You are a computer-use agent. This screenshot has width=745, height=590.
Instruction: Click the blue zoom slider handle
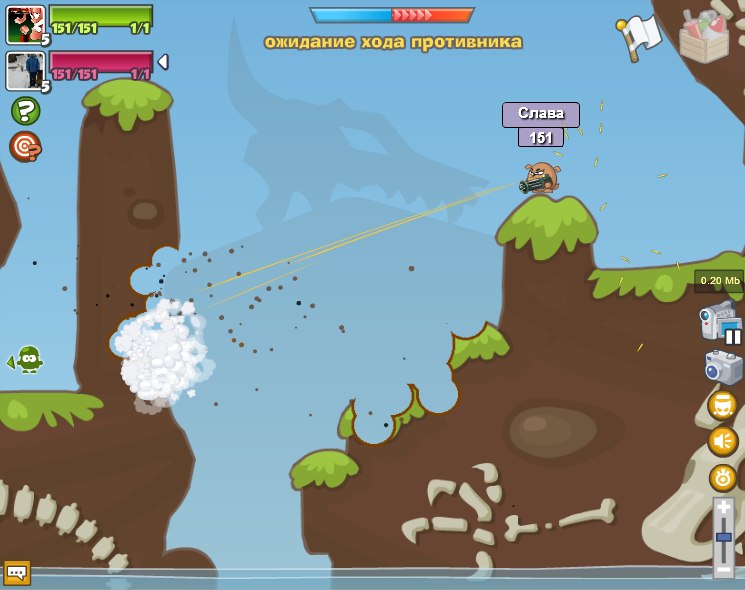pos(723,537)
